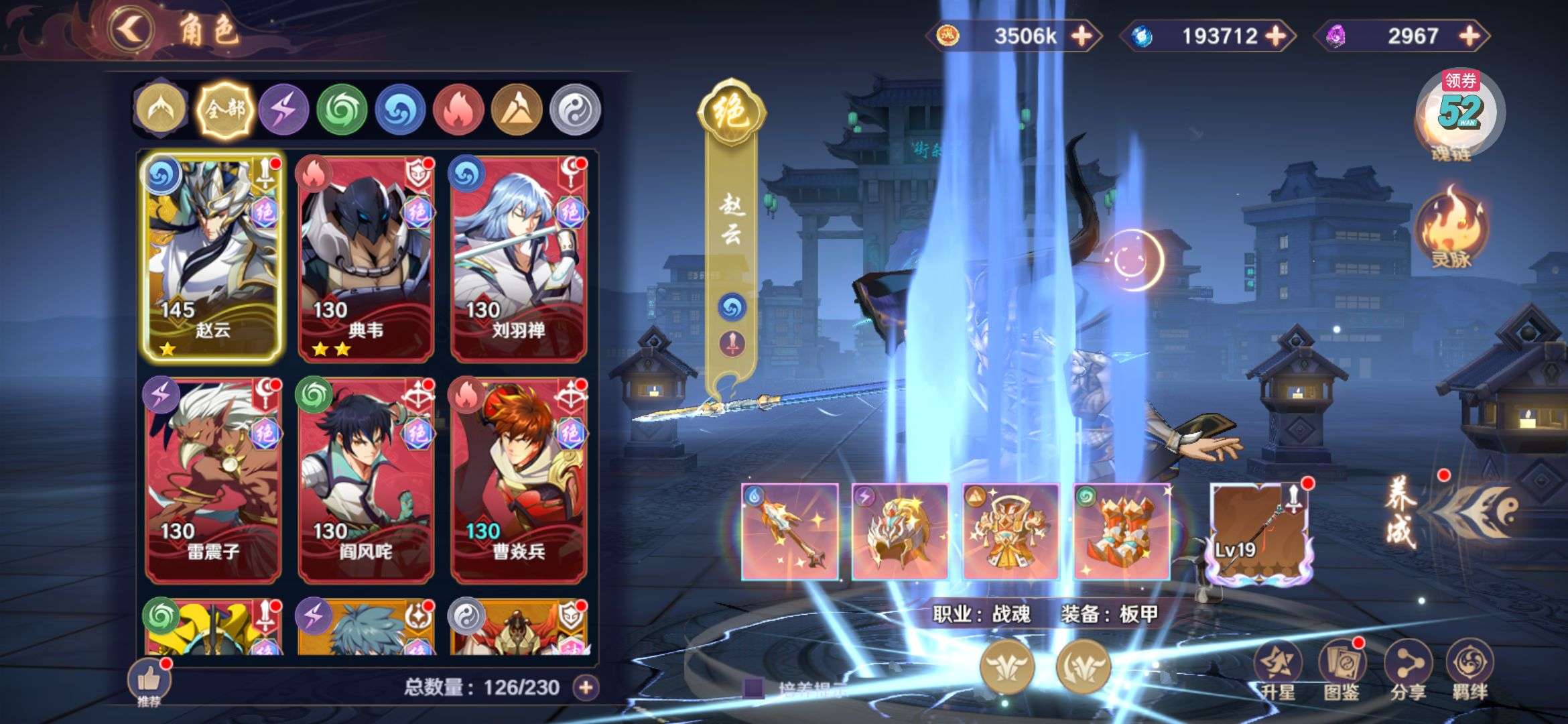Choose the 典韦 character card
This screenshot has width=1568, height=724.
coord(366,257)
